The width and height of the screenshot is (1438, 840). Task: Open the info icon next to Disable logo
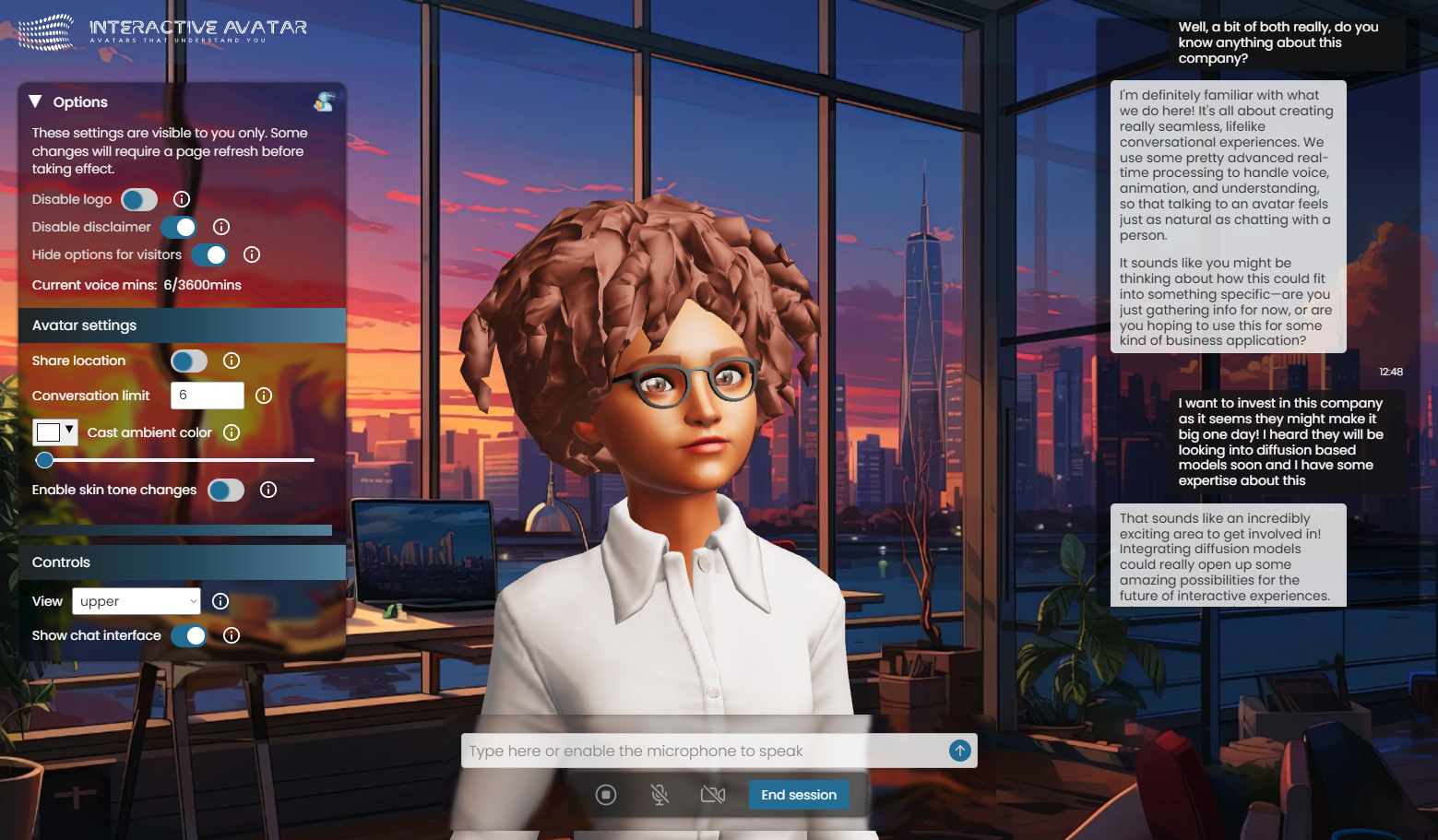[181, 199]
